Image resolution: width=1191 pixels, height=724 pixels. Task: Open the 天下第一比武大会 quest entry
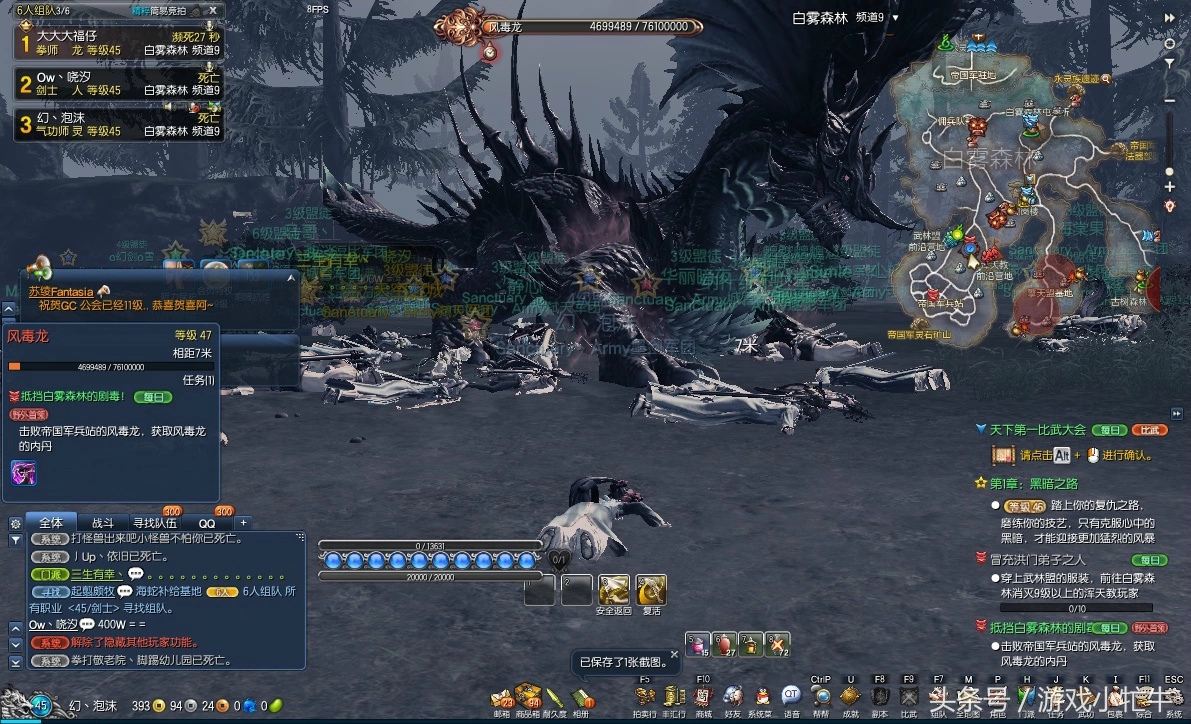coord(1037,429)
